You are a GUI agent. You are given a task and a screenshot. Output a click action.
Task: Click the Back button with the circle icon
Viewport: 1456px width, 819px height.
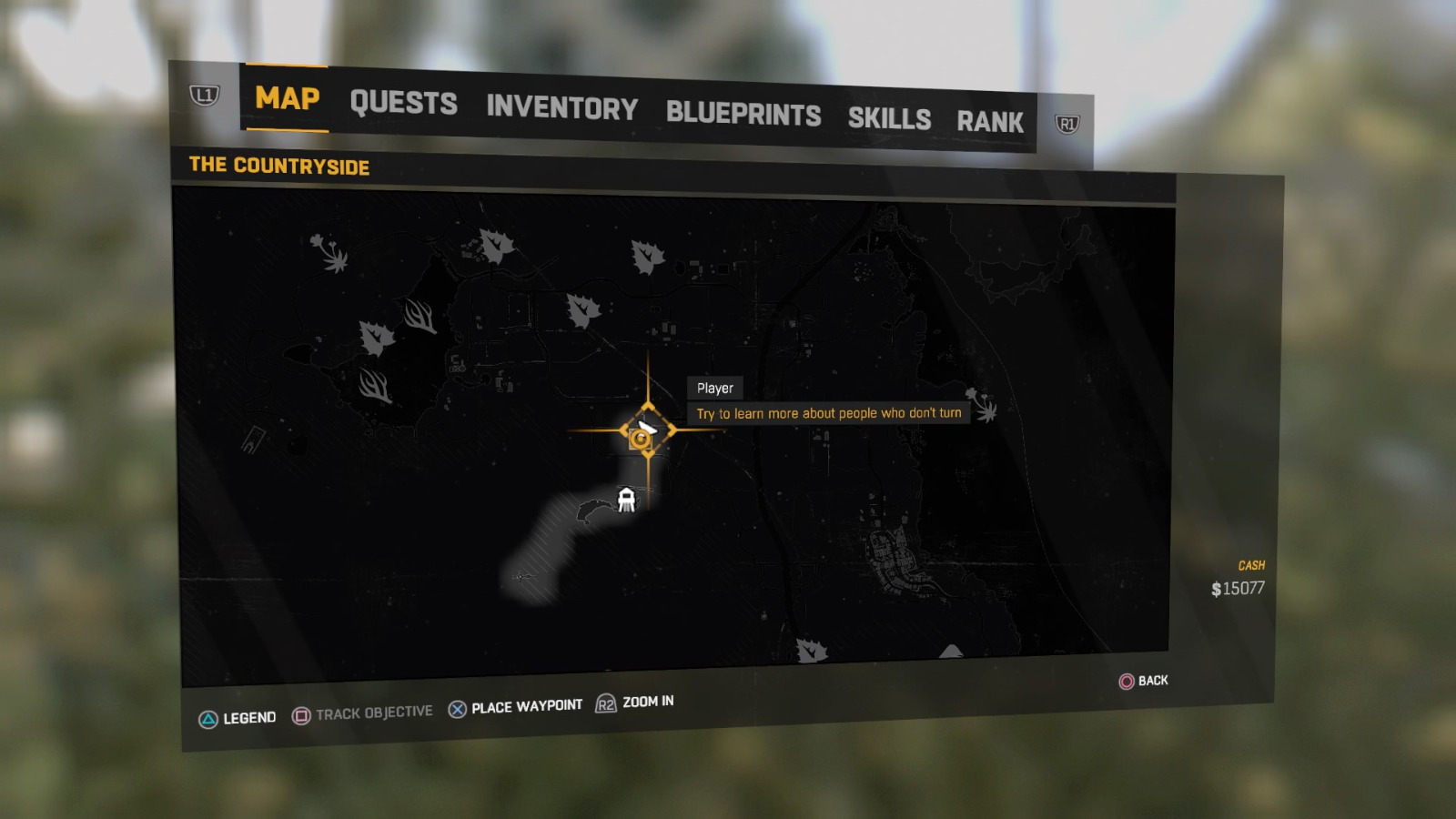1139,681
